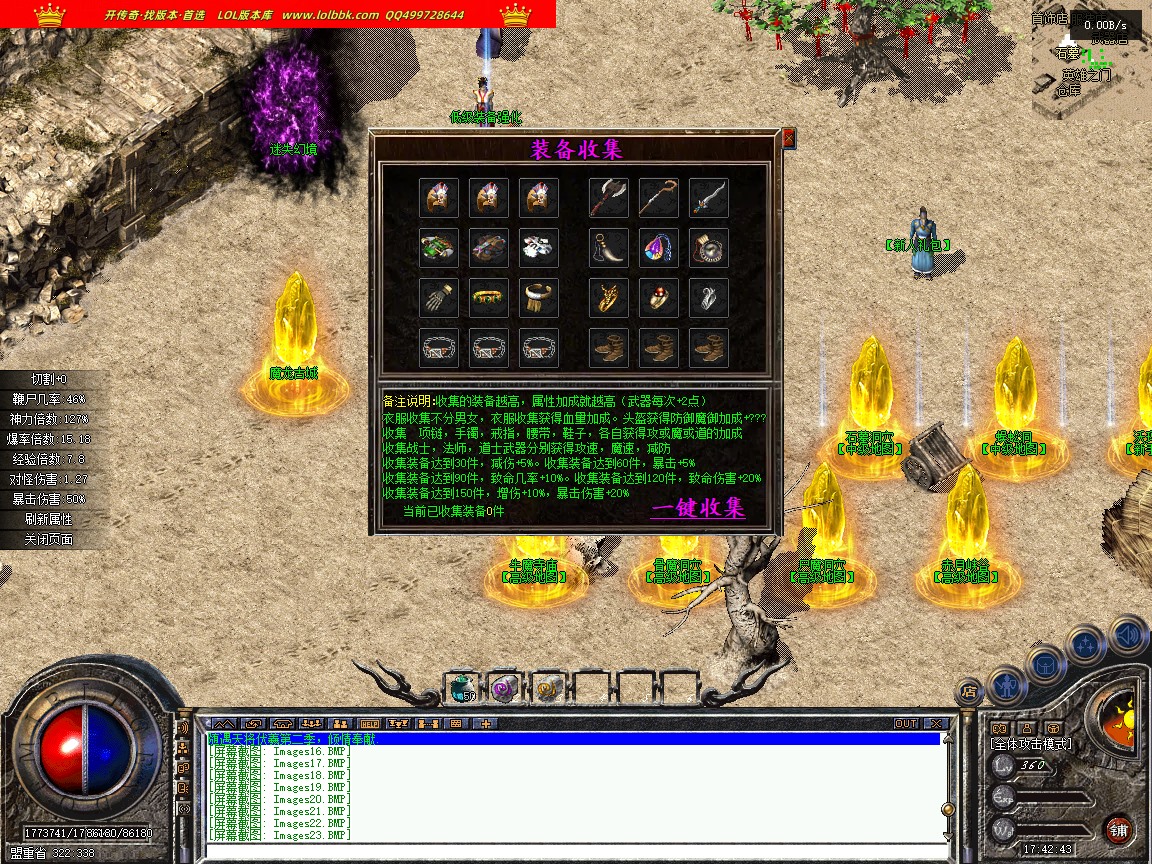Screen dimensions: 1152x864
Task: Click 关闭页面 to close the stats page
Action: [49, 539]
